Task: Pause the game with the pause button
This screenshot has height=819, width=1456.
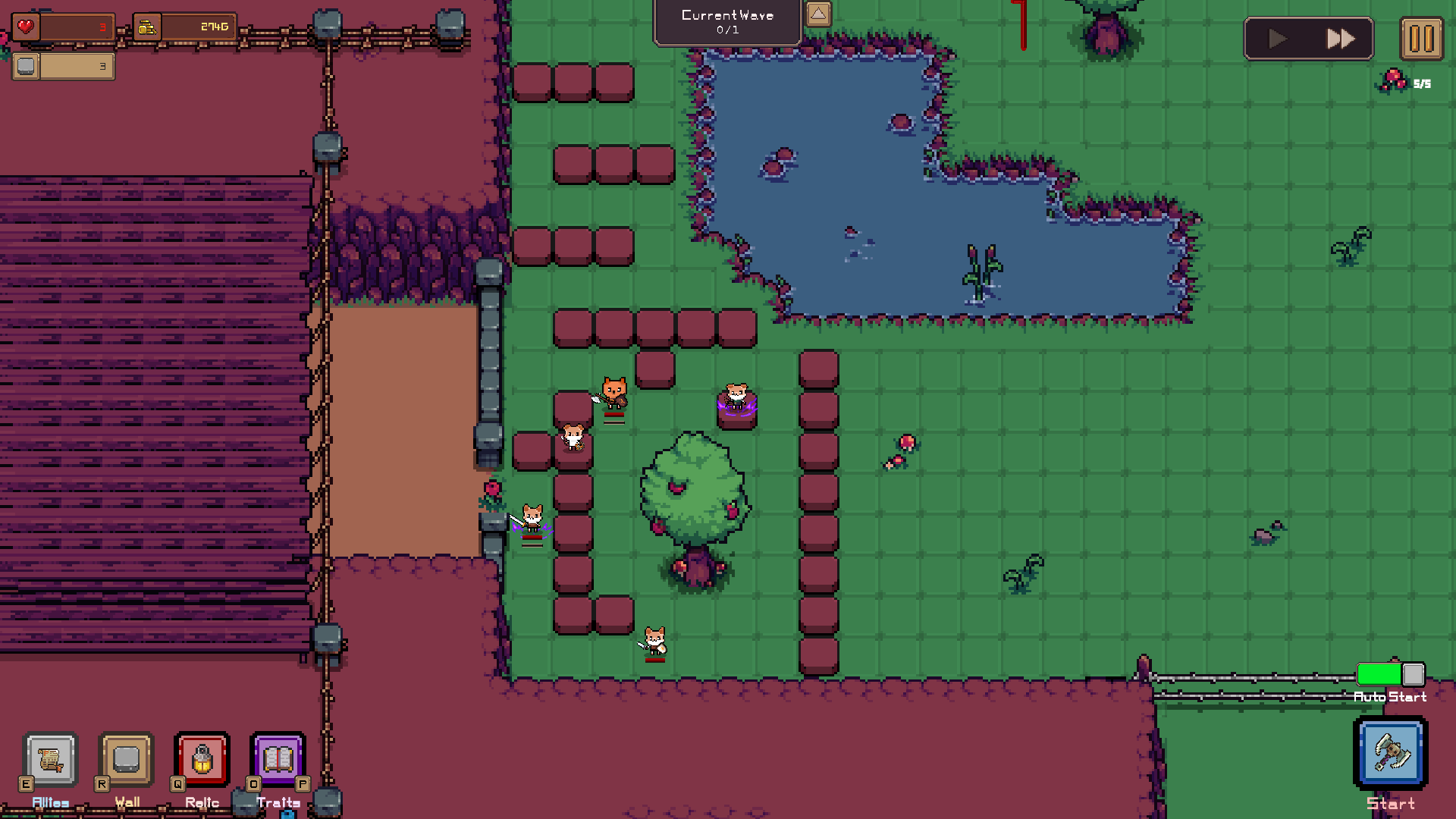Action: click(x=1422, y=39)
